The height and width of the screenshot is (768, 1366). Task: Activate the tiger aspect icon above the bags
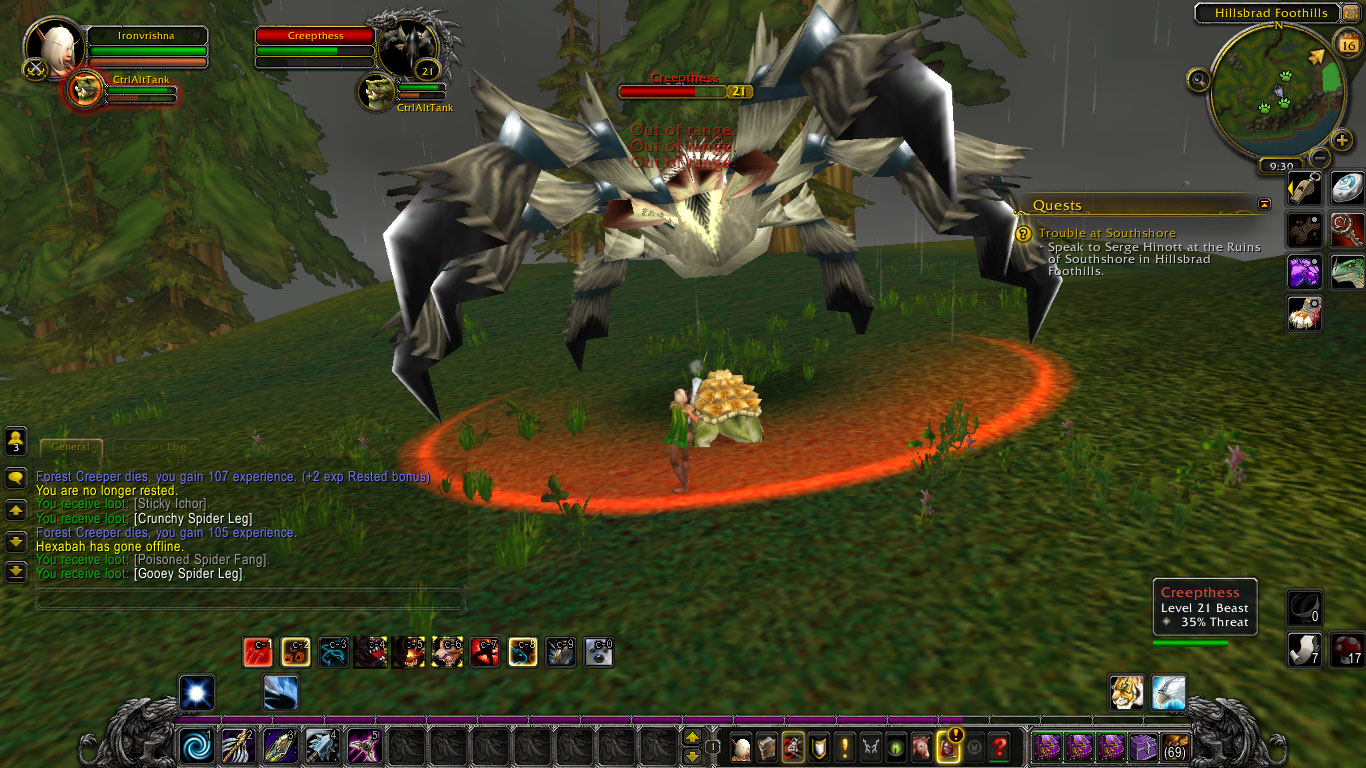pyautogui.click(x=1127, y=692)
